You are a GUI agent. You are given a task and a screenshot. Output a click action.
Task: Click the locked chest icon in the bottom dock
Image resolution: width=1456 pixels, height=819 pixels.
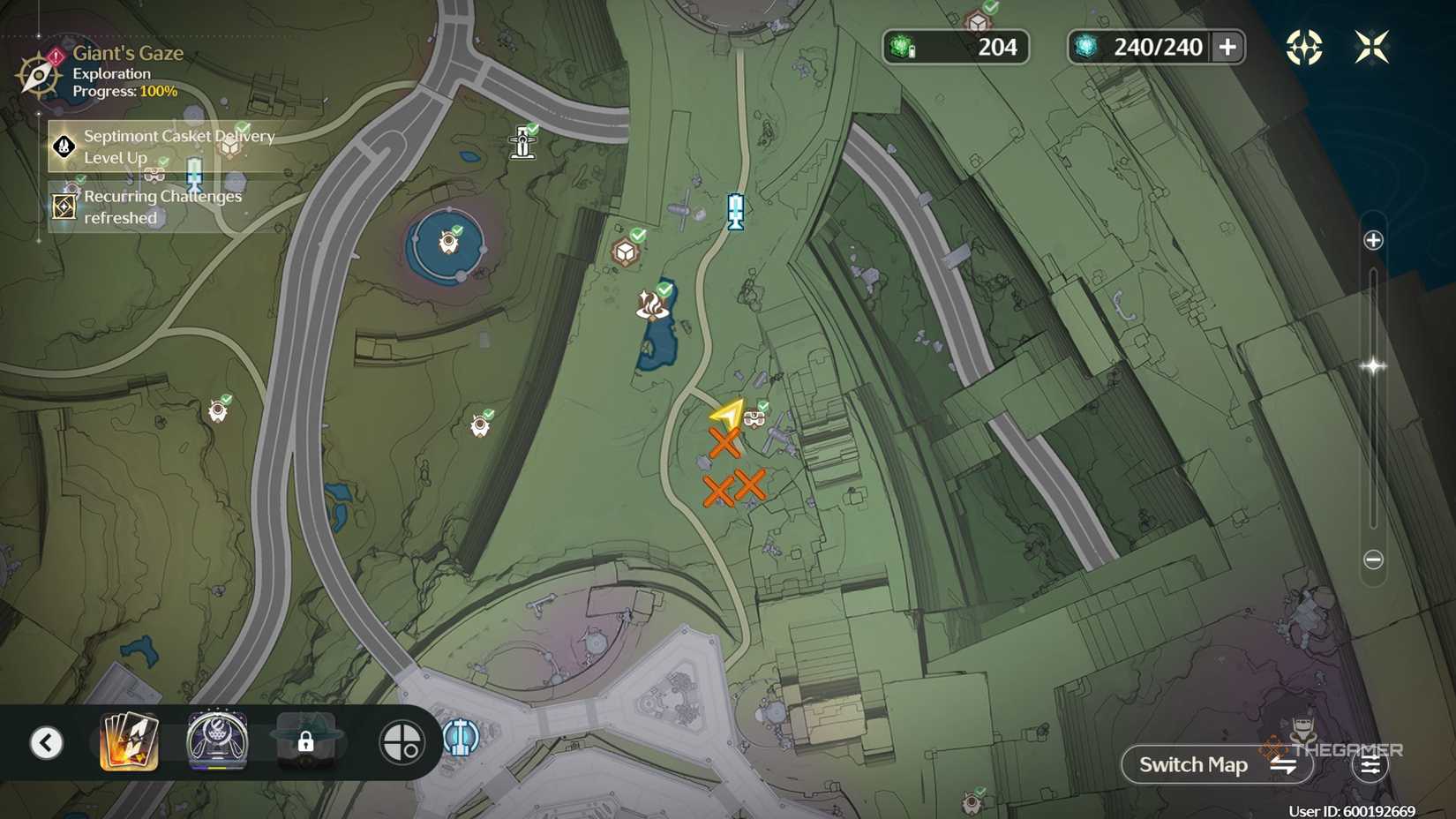coord(304,741)
